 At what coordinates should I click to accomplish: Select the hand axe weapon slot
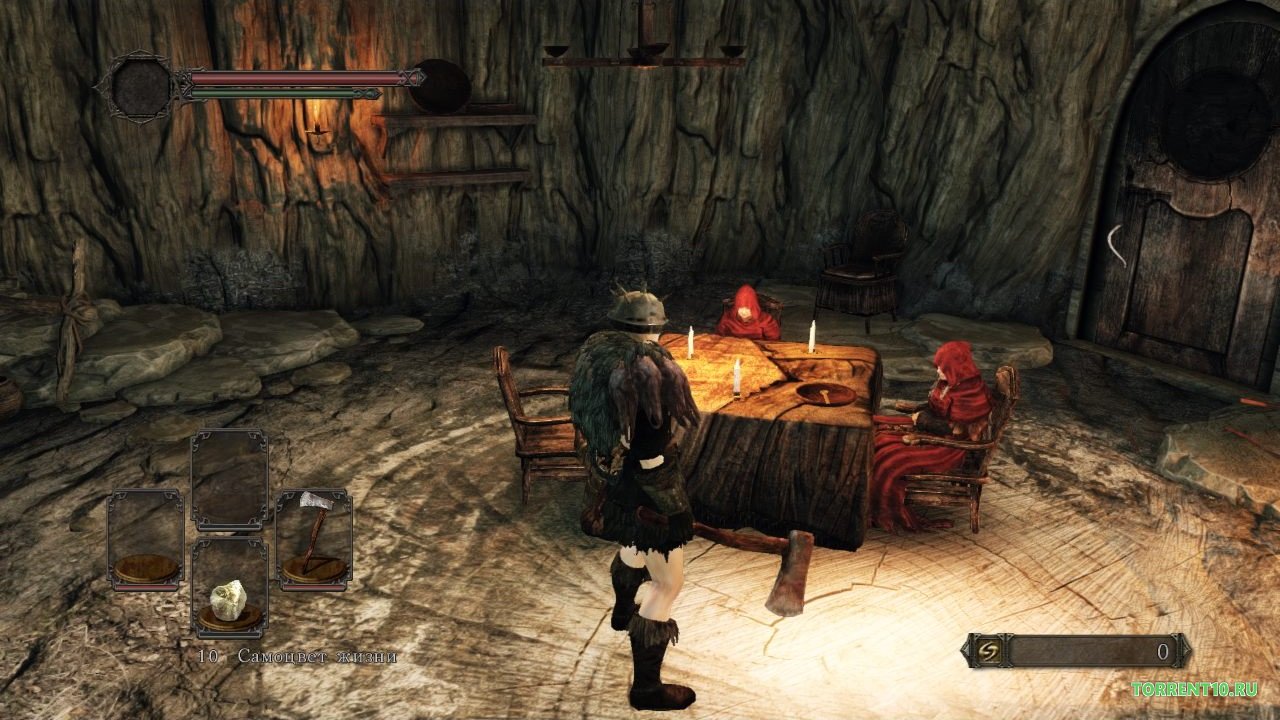[313, 539]
